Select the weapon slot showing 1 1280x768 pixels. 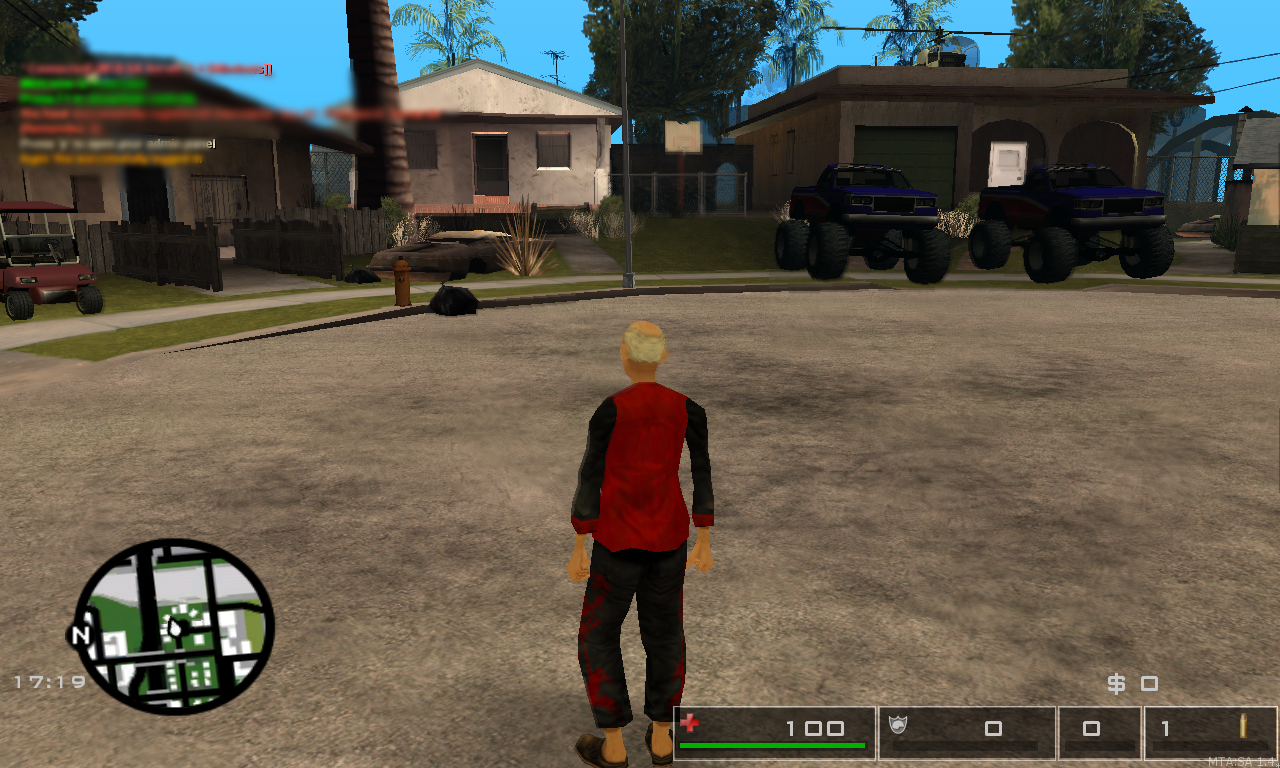[1164, 727]
